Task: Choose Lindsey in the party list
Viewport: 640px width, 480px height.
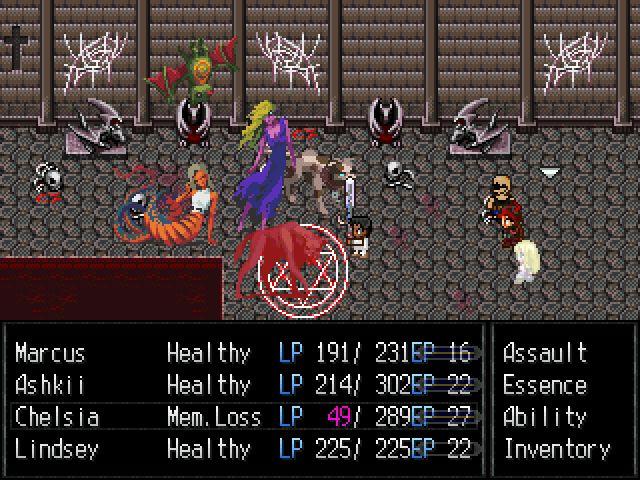Action: [x=56, y=449]
